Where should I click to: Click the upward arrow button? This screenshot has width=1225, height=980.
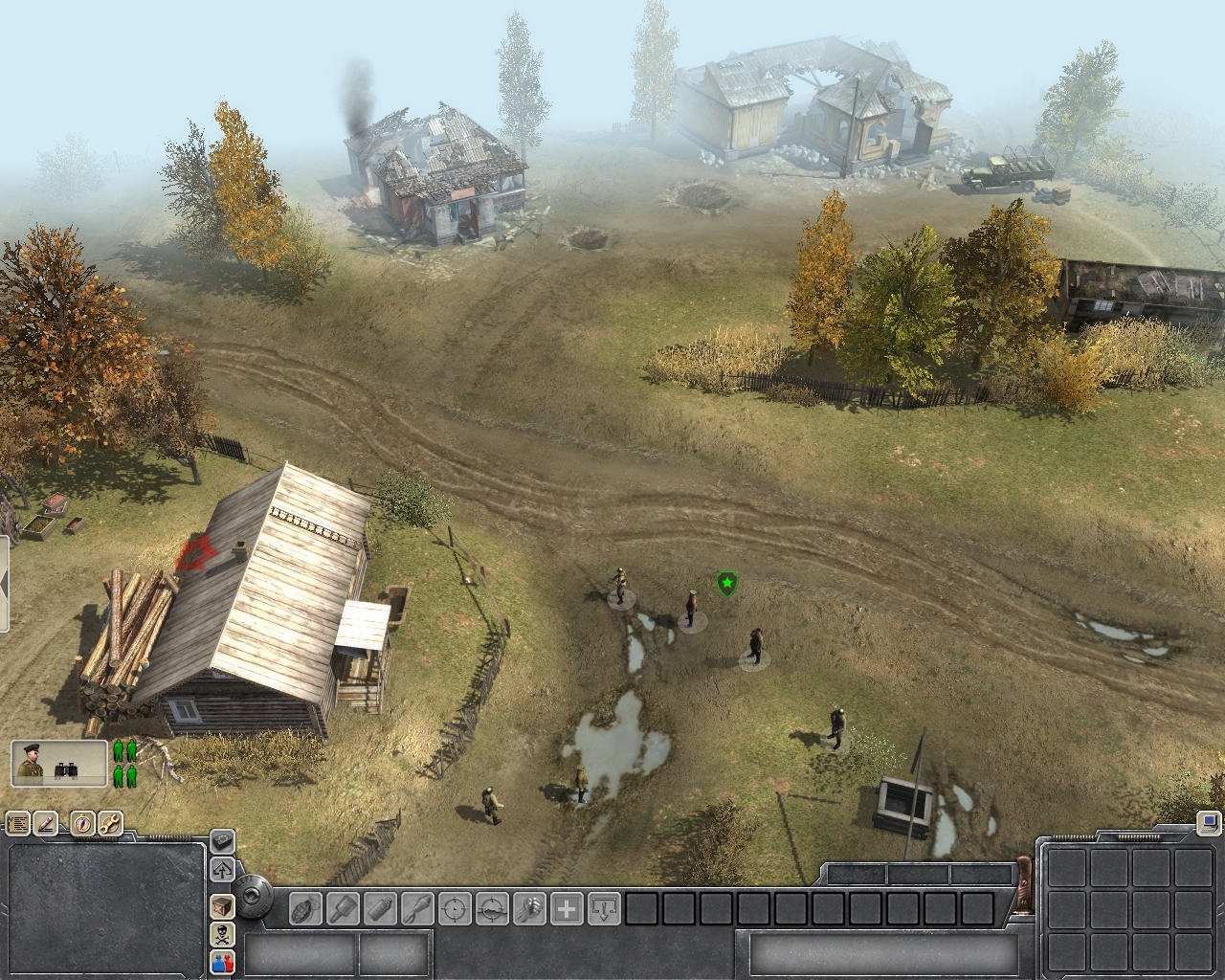(222, 870)
